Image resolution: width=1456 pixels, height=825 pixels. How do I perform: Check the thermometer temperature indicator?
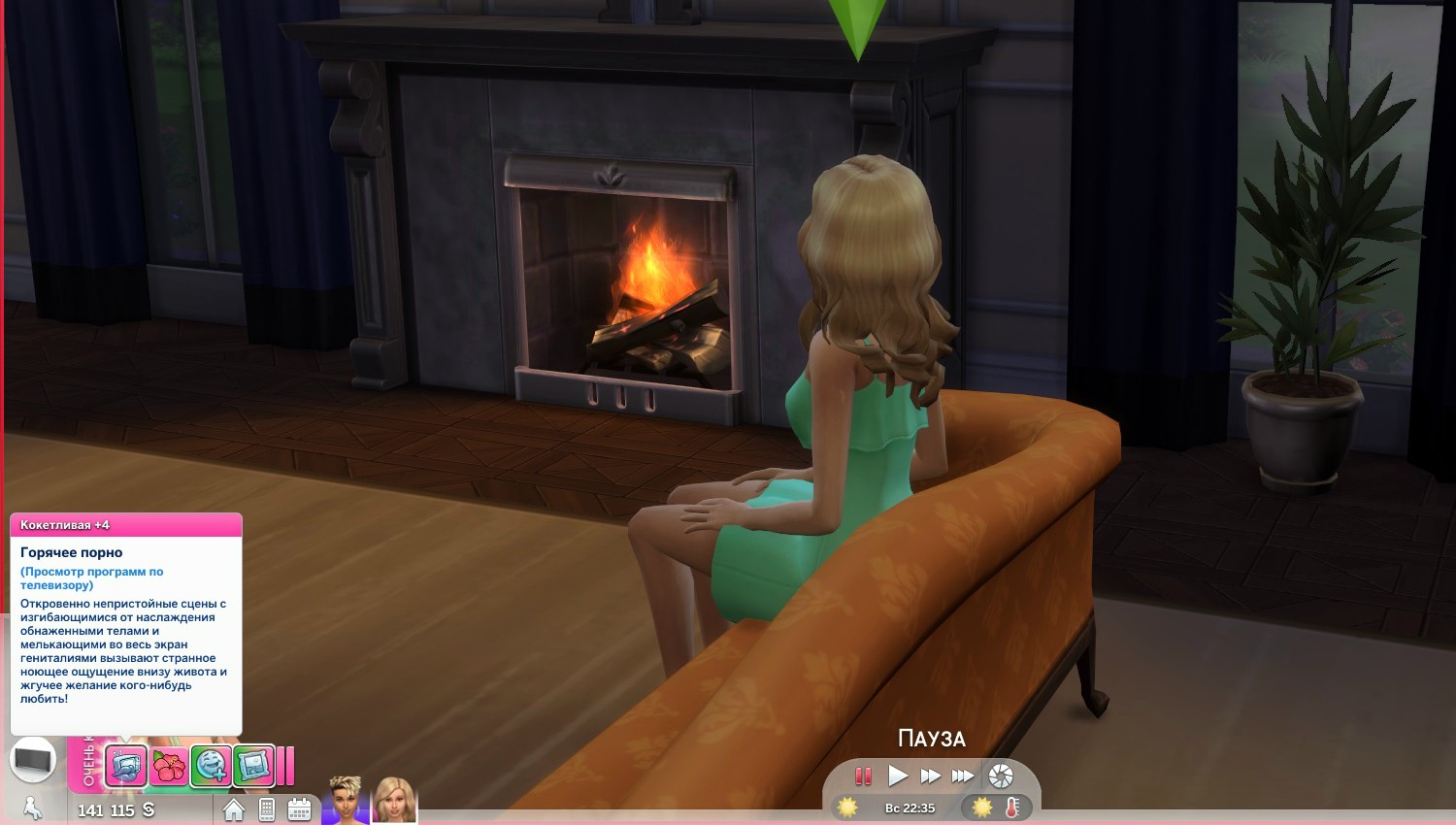1012,808
